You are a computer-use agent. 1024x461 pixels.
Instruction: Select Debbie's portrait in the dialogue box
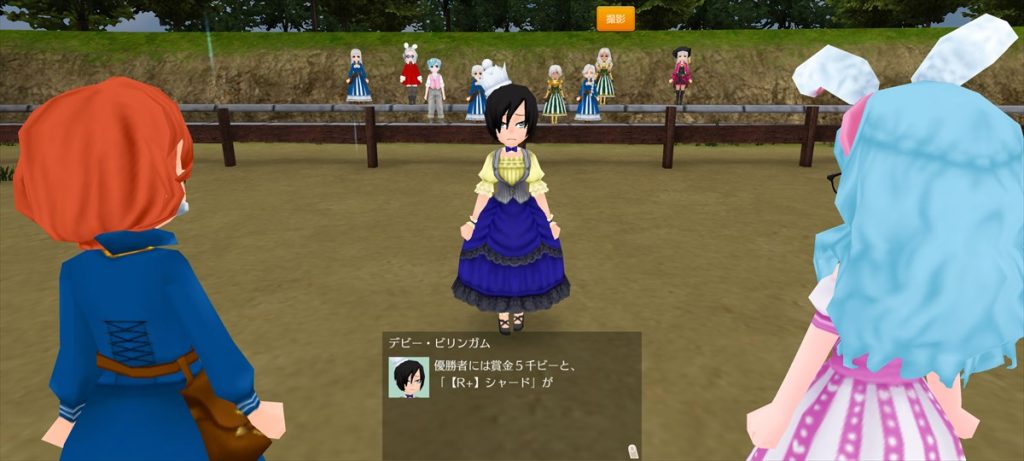408,378
